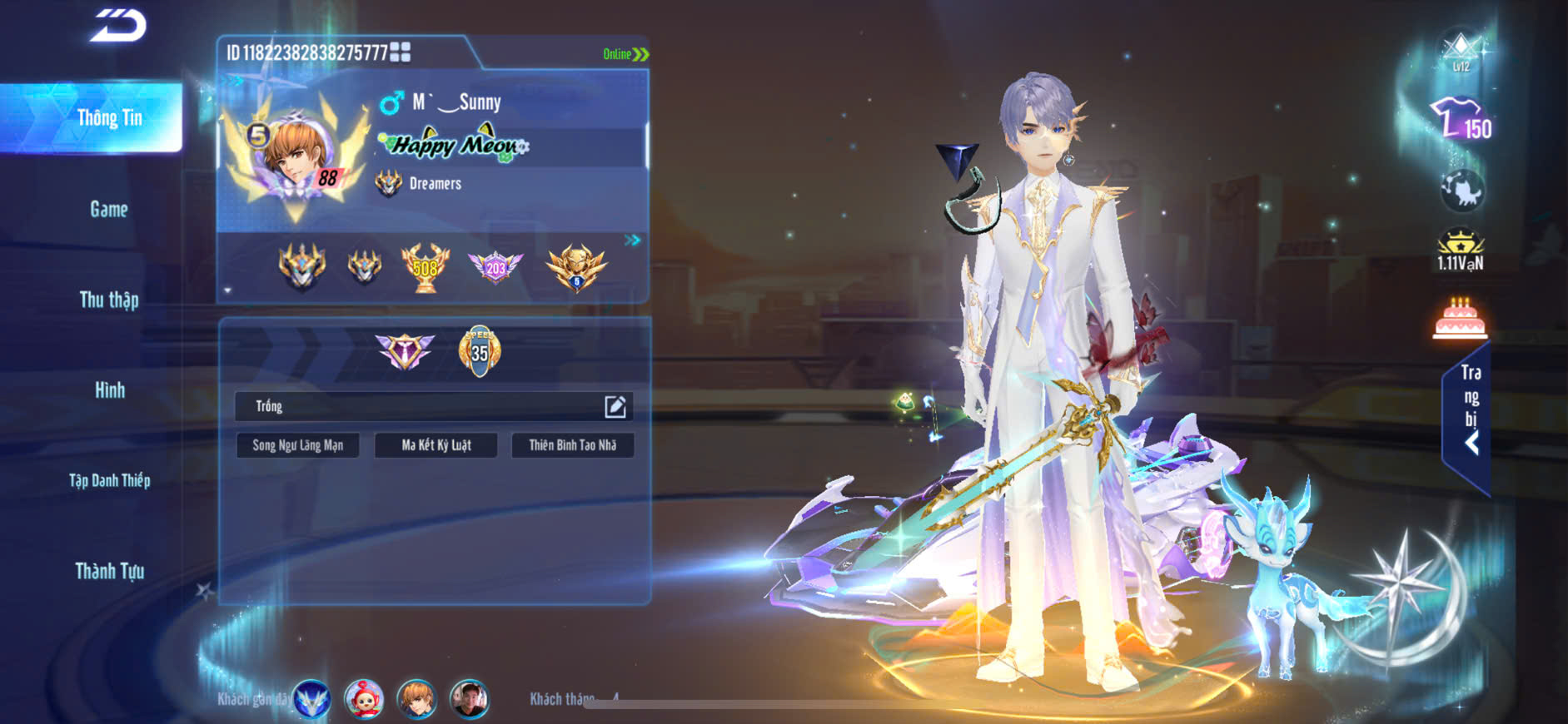
Task: Select the purple 203 winged badge
Action: coord(495,267)
